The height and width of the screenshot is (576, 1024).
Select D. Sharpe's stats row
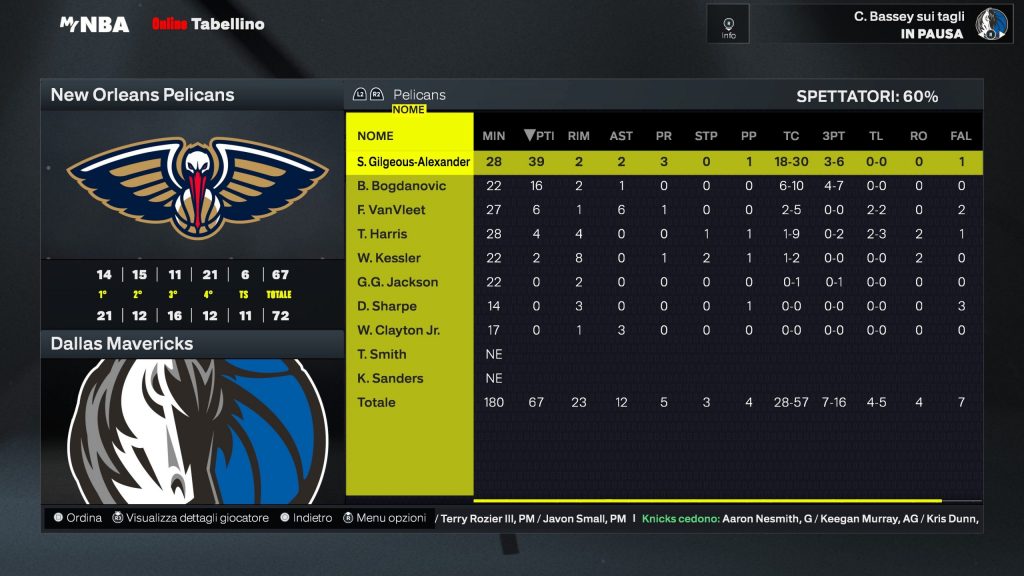pyautogui.click(x=386, y=306)
